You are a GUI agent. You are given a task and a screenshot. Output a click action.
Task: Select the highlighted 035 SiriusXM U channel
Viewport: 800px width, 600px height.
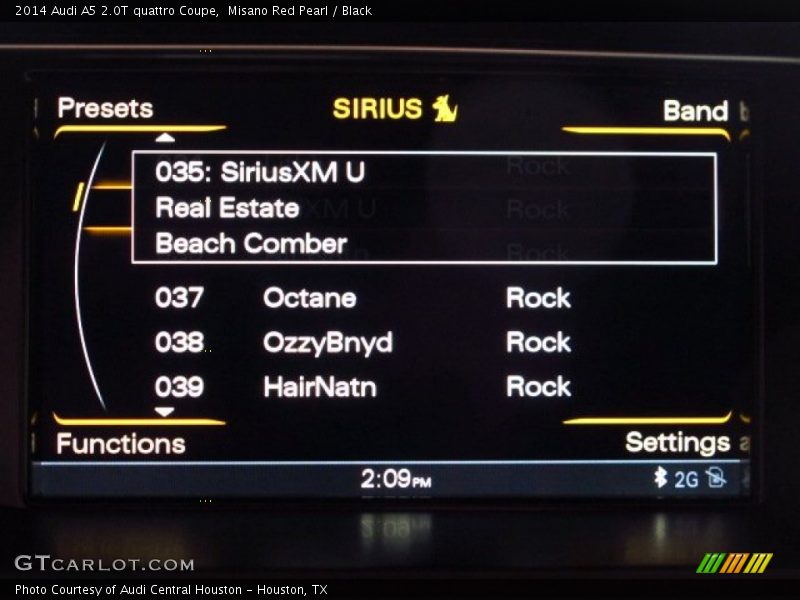click(424, 208)
